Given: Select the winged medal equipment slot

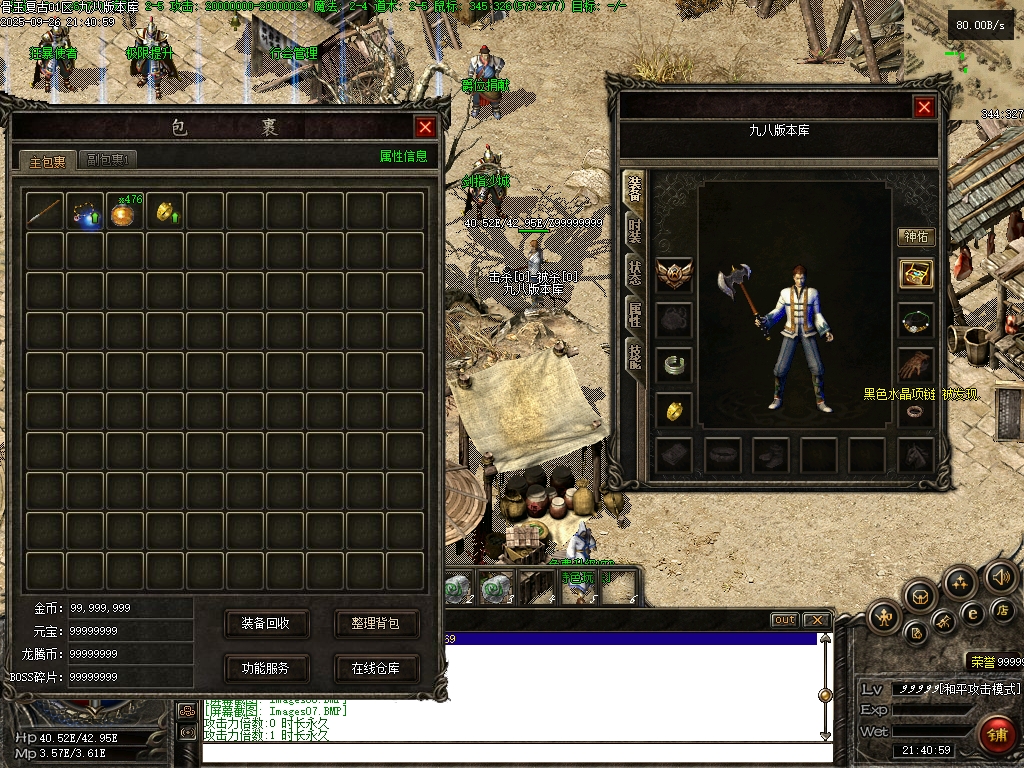Looking at the screenshot, I should (x=674, y=274).
